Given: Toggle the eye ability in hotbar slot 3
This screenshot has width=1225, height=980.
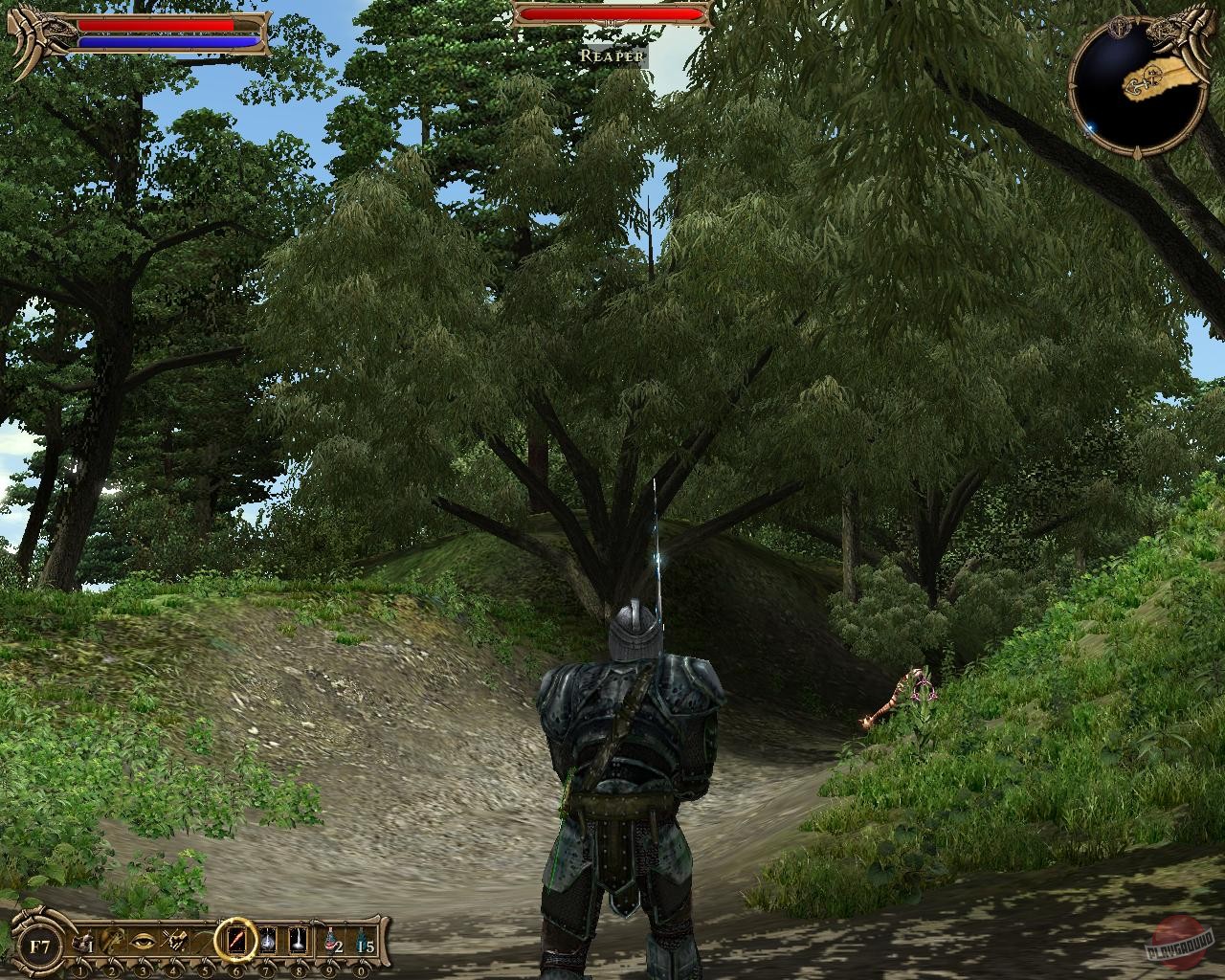Looking at the screenshot, I should pos(144,940).
